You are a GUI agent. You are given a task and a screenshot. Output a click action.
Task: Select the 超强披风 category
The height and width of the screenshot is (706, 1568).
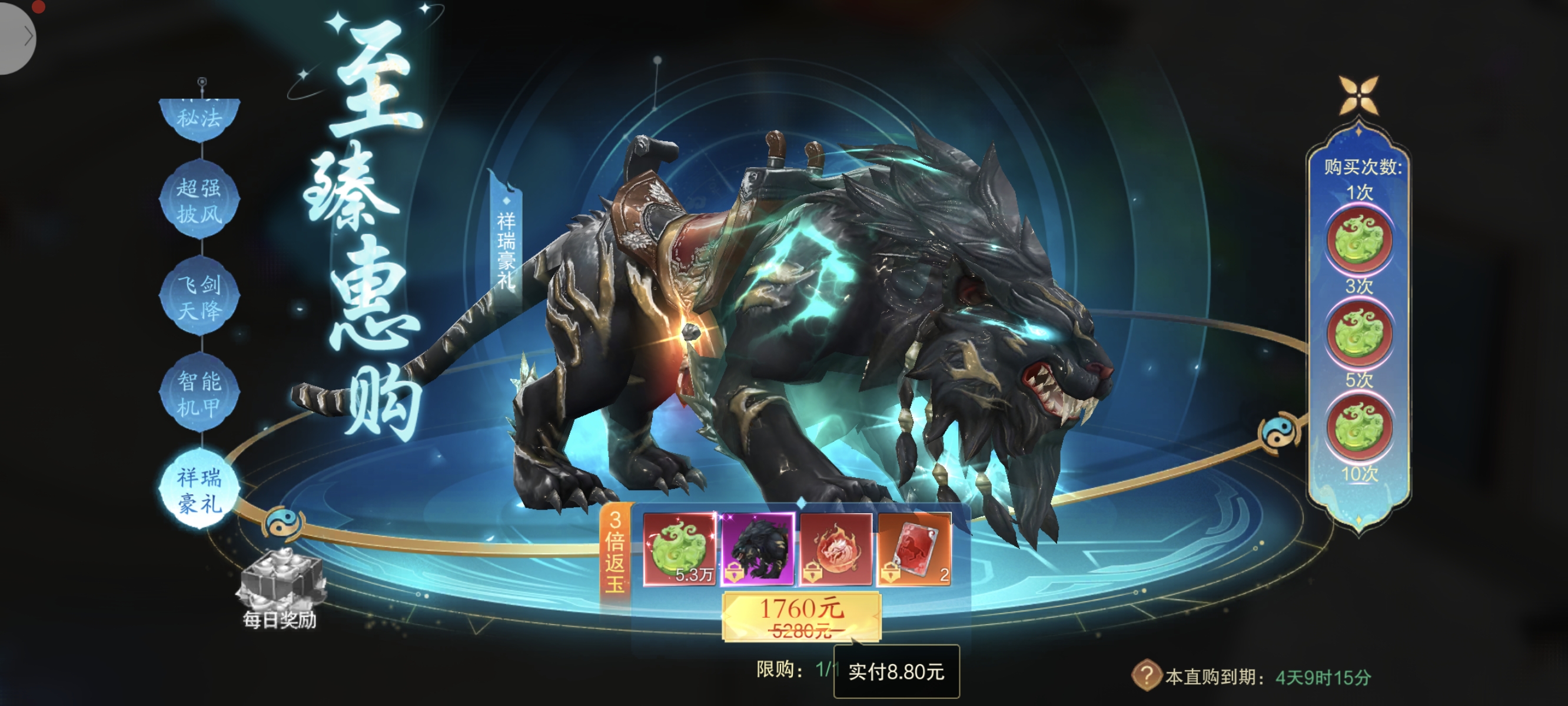click(199, 200)
